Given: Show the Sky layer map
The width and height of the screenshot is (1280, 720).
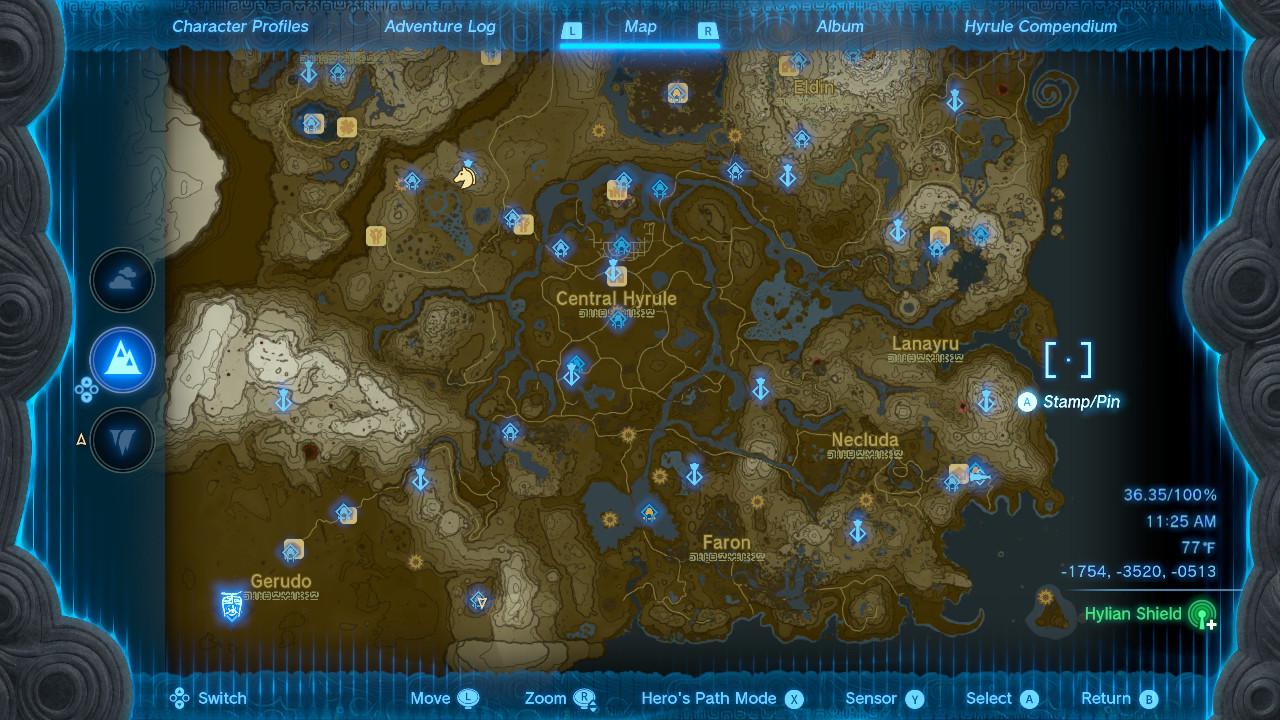Looking at the screenshot, I should [123, 281].
